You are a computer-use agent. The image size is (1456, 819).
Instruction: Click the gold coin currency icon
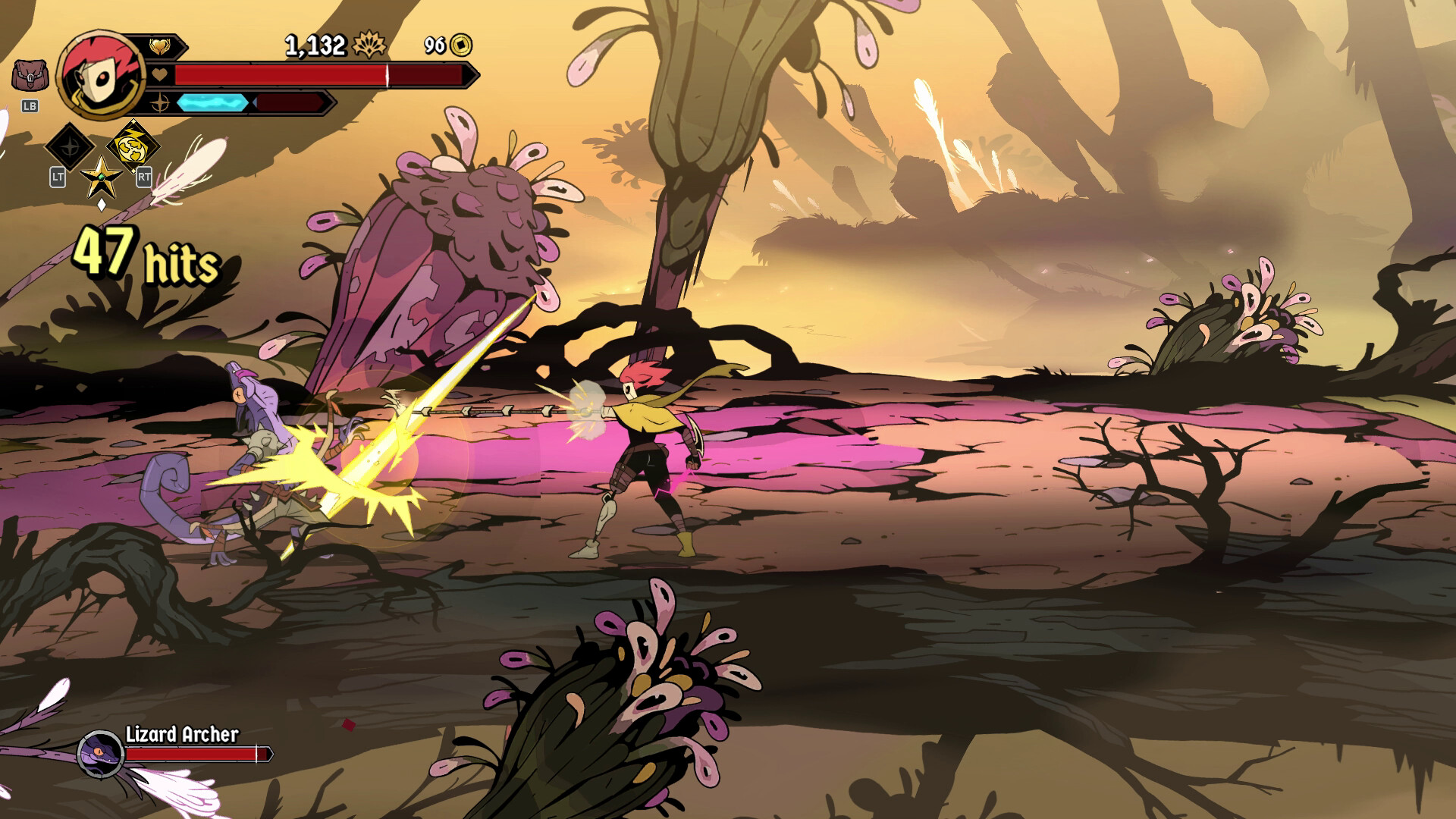click(x=460, y=45)
